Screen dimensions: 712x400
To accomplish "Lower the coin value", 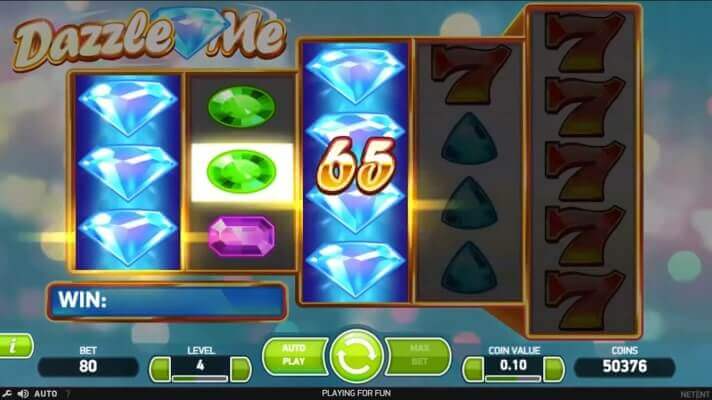I will click(x=472, y=369).
